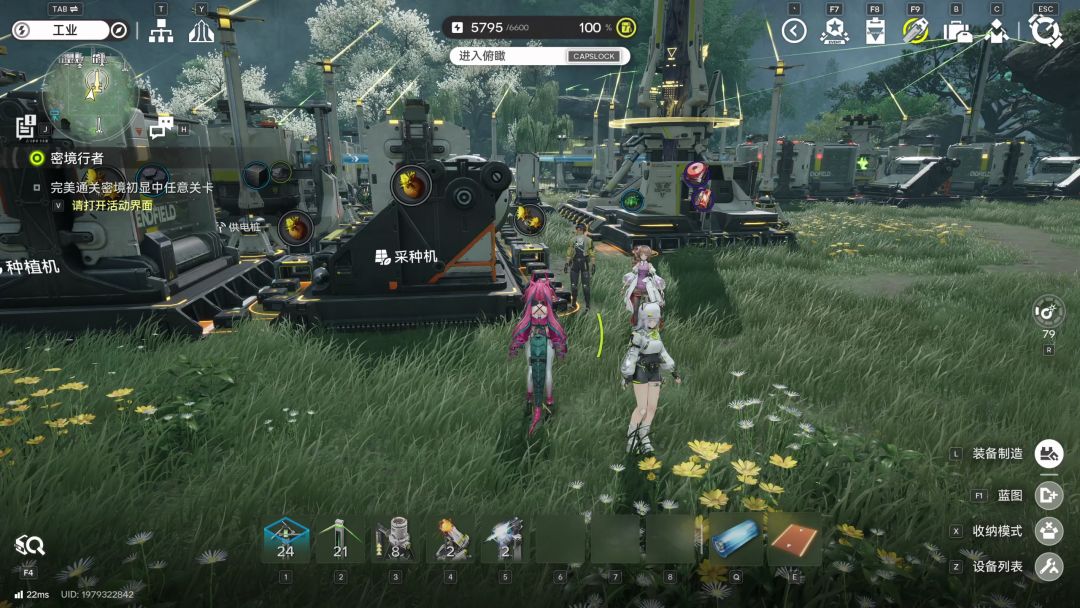Open 装备制造 equipment crafting
The height and width of the screenshot is (608, 1080).
click(1048, 454)
